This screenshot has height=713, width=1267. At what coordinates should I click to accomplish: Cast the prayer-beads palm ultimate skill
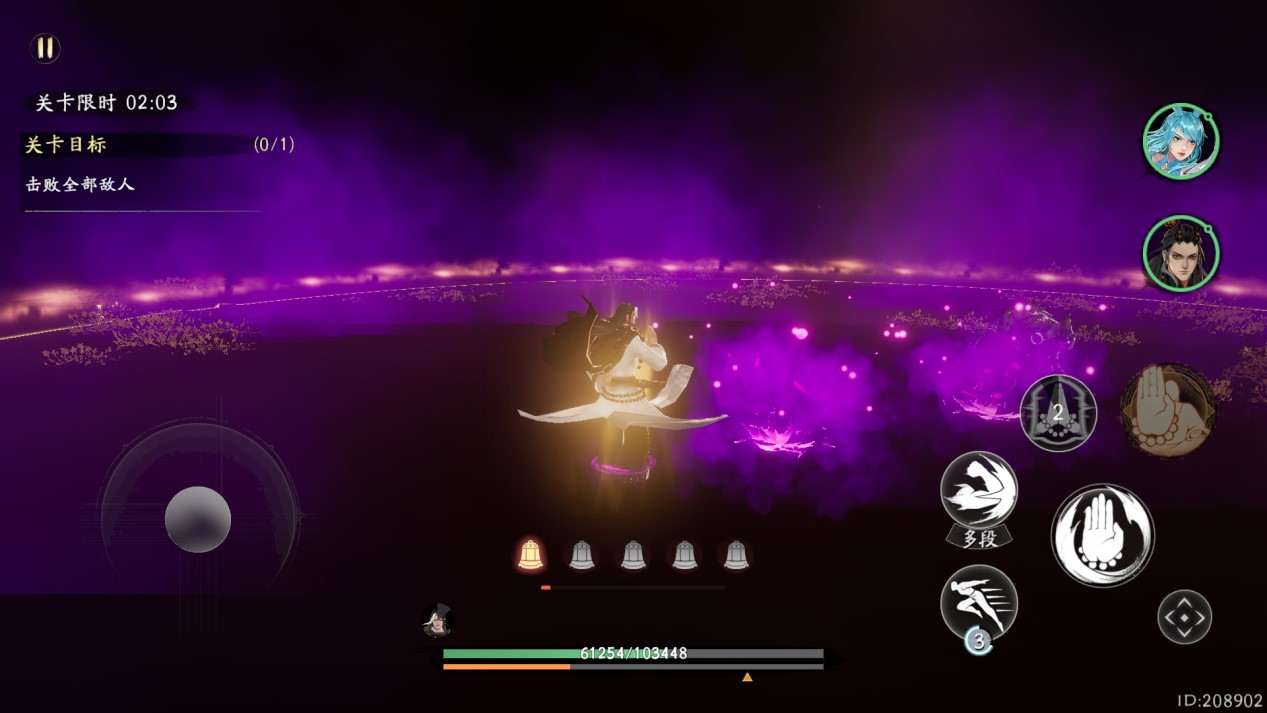[x=1168, y=410]
